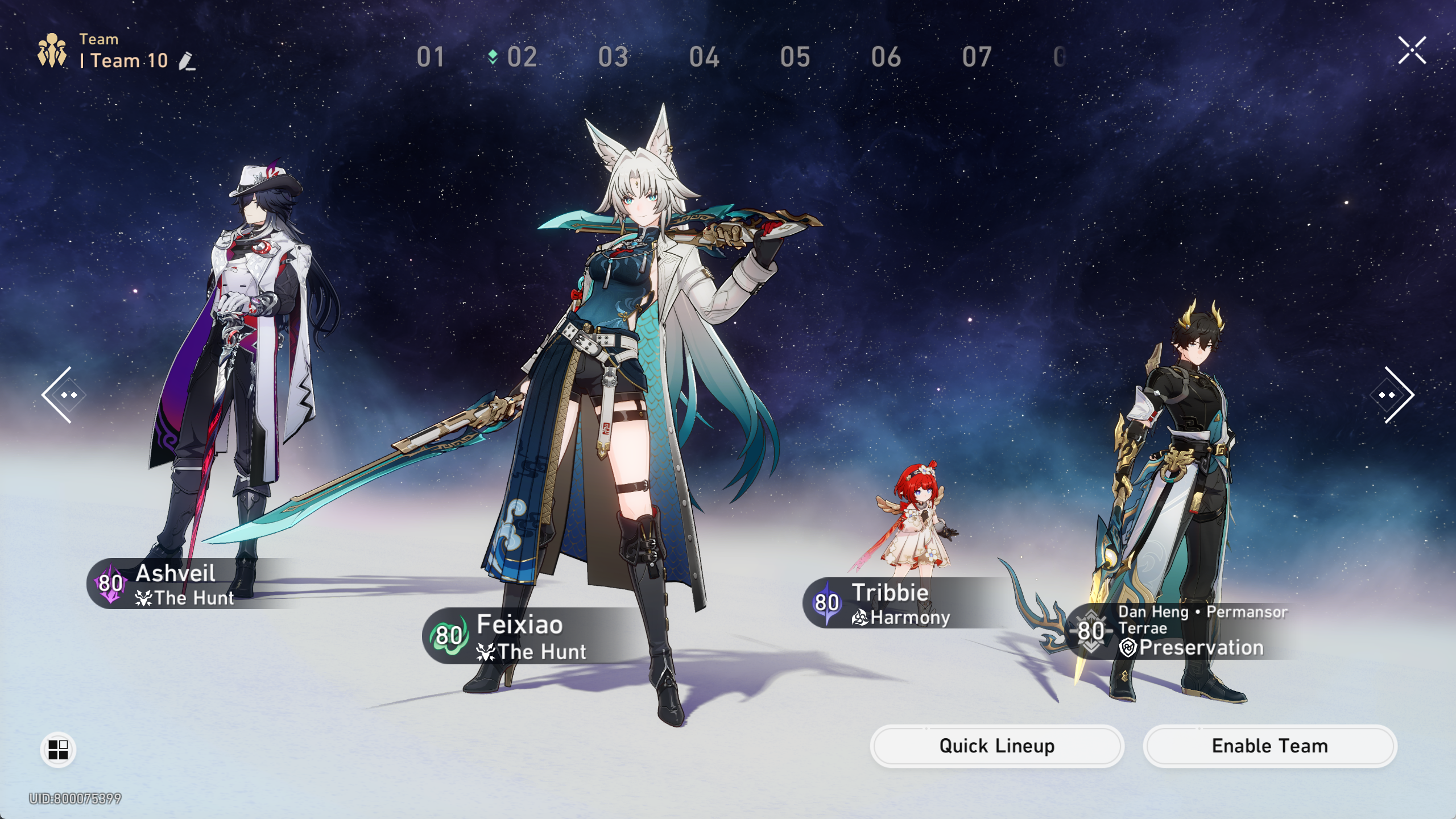Show the previous team with left arrow

pos(63,395)
